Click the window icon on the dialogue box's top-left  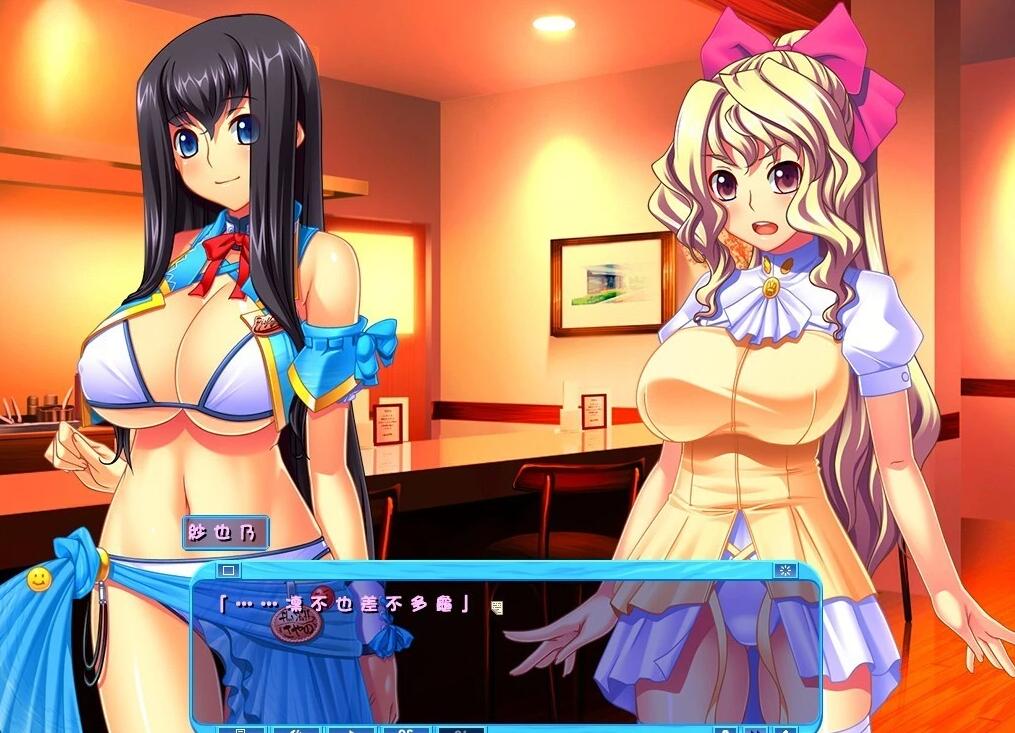228,571
